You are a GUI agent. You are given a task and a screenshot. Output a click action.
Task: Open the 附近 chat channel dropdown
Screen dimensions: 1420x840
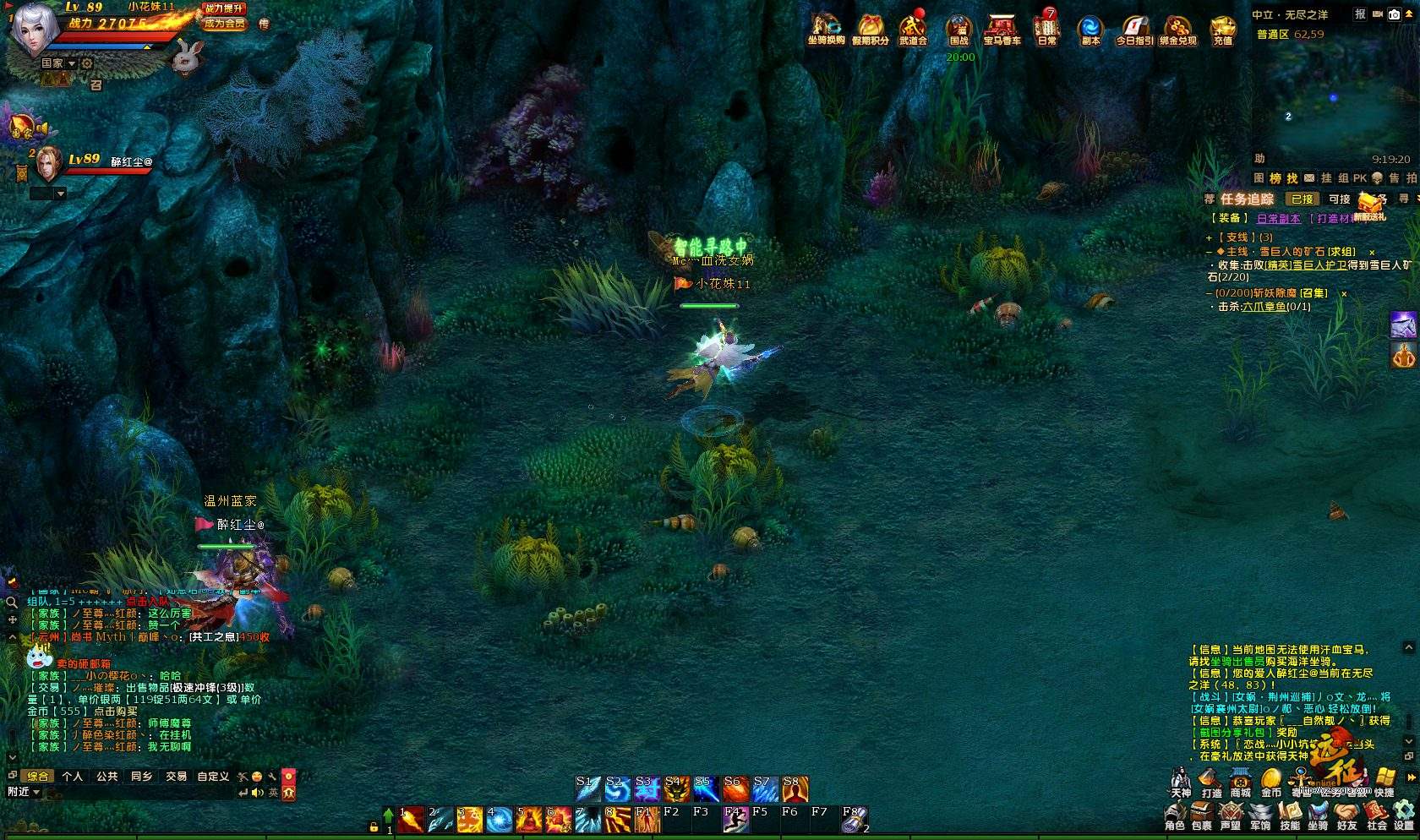click(24, 792)
